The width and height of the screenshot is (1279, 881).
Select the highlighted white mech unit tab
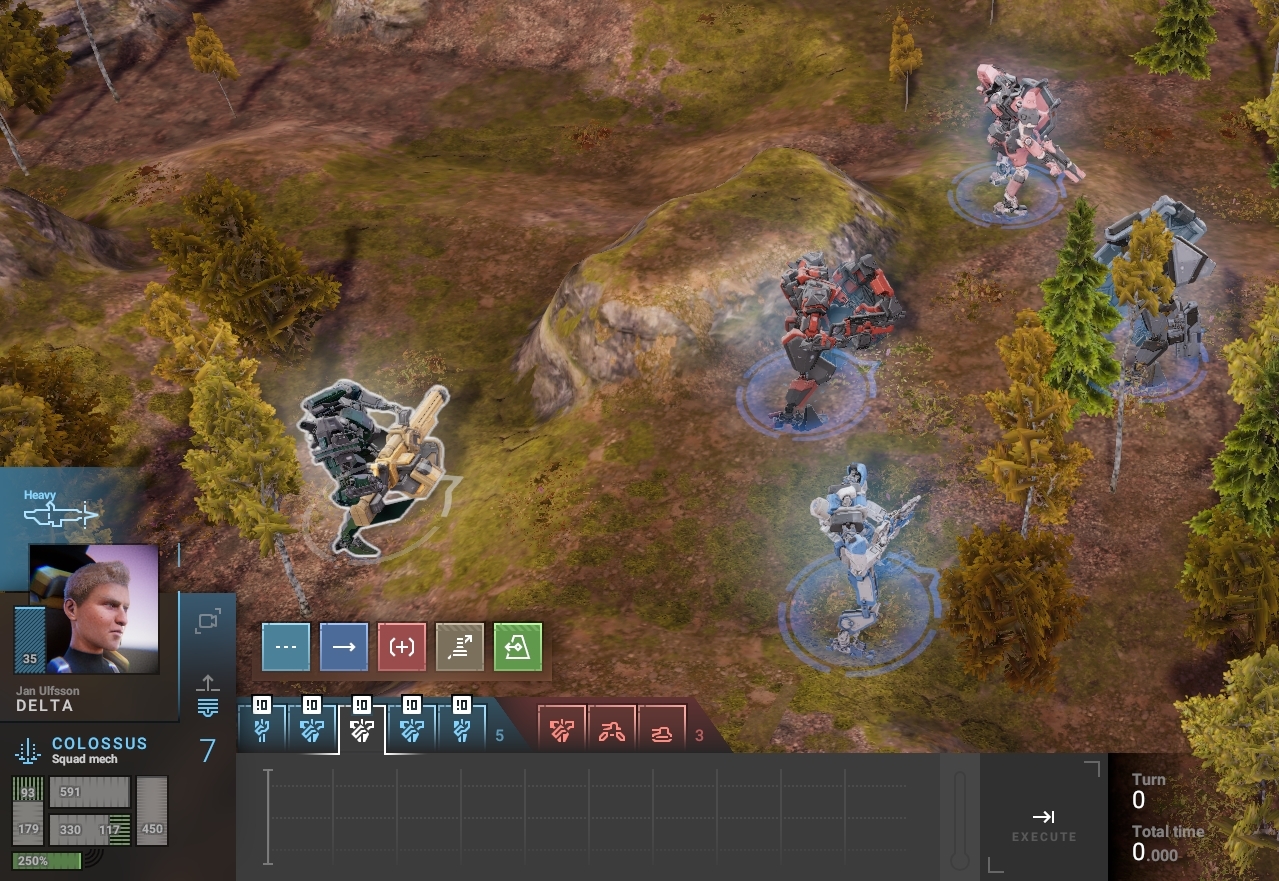click(362, 731)
